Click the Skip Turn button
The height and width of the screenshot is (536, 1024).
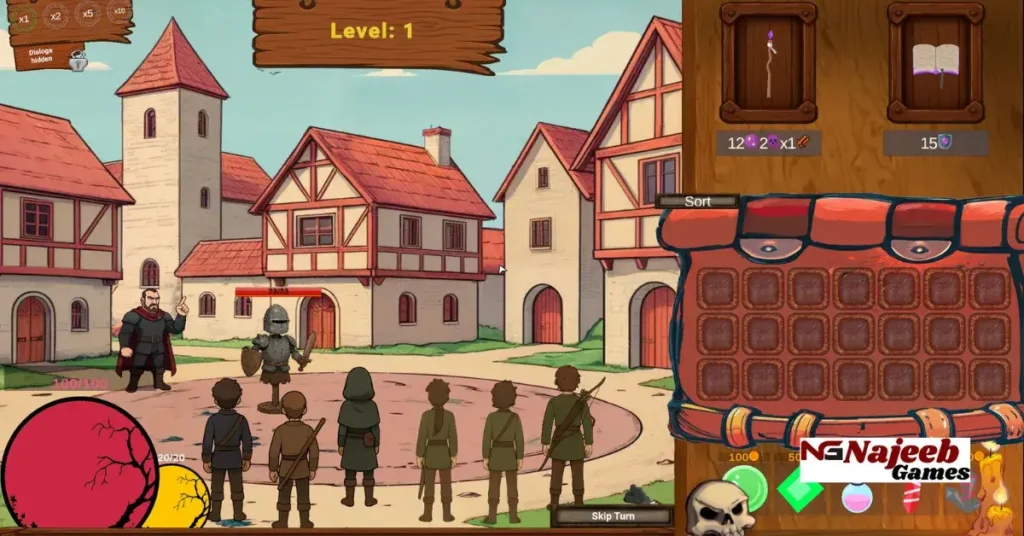point(614,516)
